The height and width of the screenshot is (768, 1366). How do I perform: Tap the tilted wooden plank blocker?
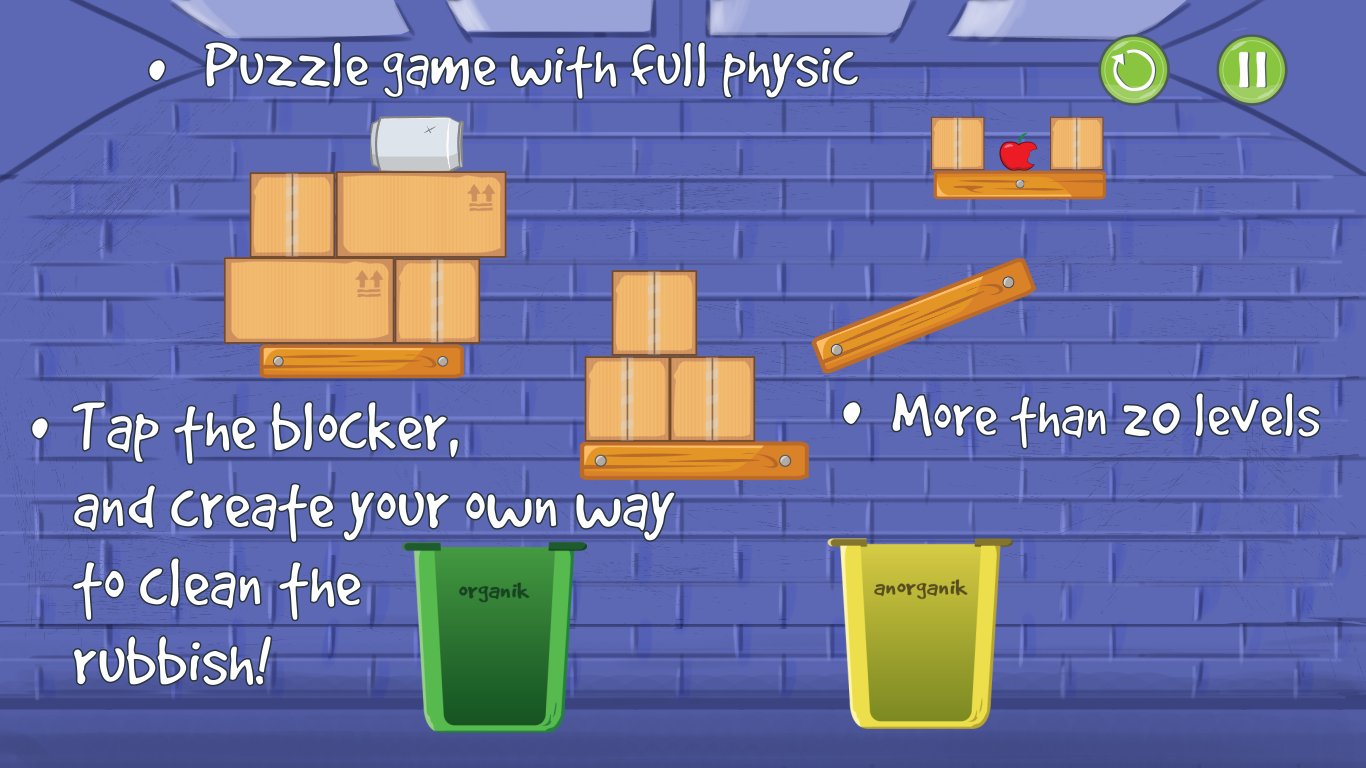pos(925,310)
